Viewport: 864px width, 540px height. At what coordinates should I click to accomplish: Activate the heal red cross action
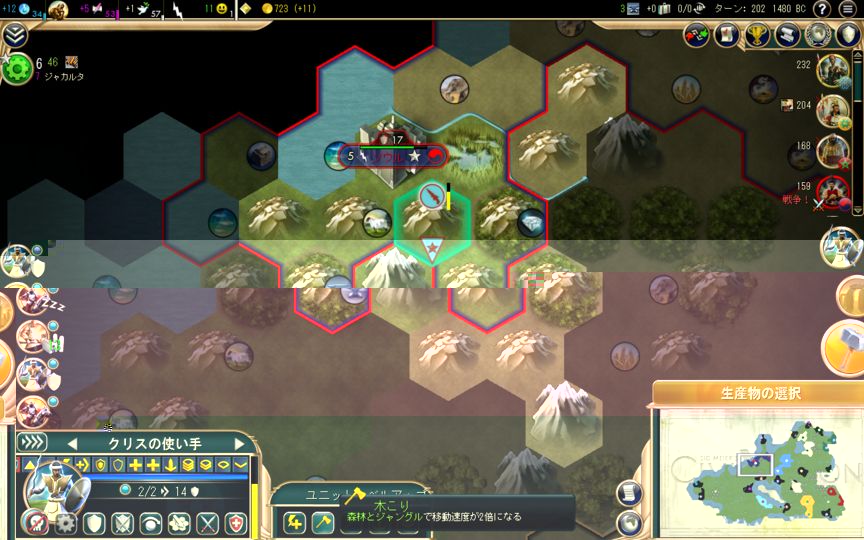[x=235, y=523]
